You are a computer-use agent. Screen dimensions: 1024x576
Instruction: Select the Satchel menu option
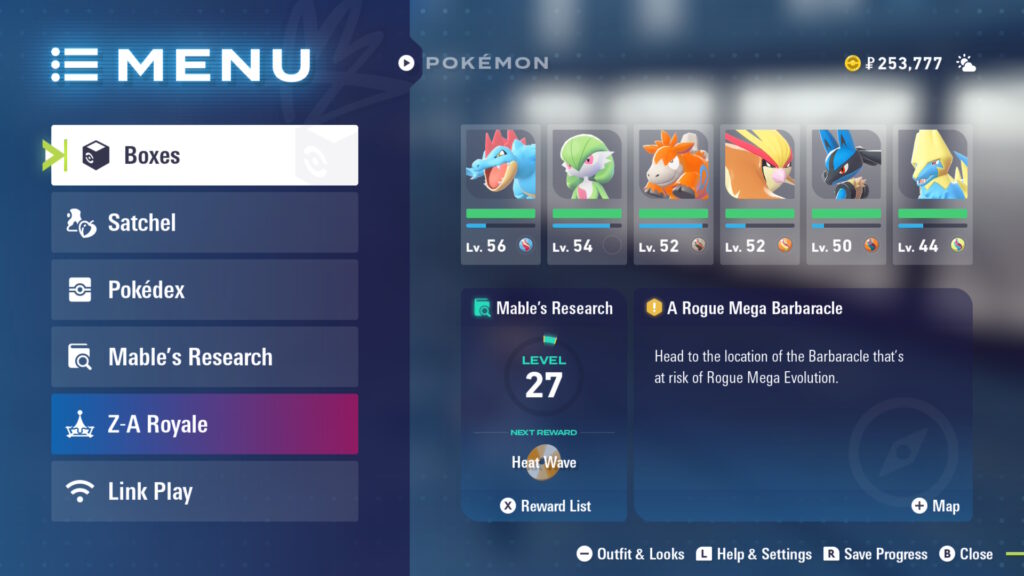204,222
